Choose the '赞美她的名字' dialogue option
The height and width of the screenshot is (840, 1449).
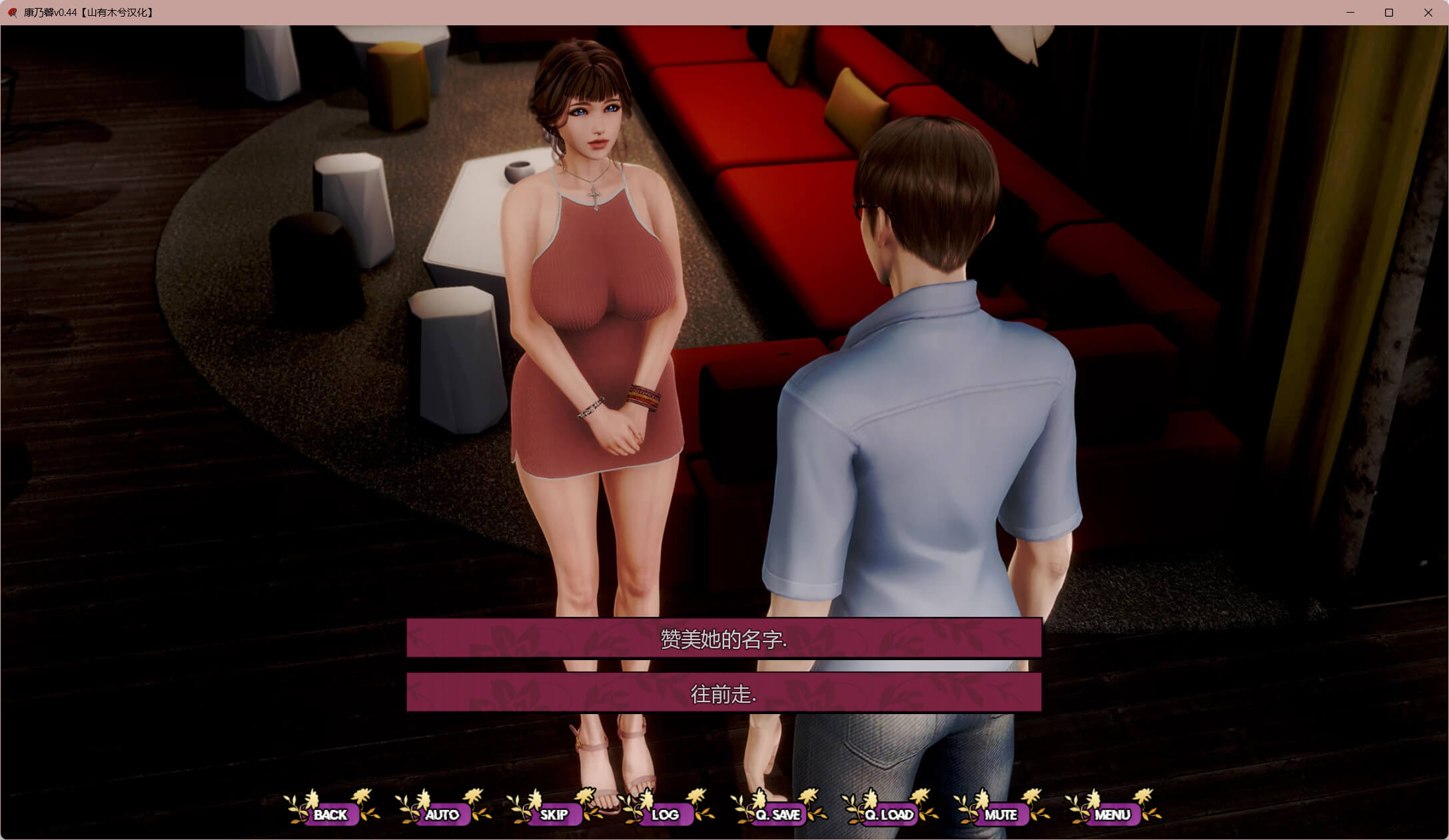tap(724, 638)
